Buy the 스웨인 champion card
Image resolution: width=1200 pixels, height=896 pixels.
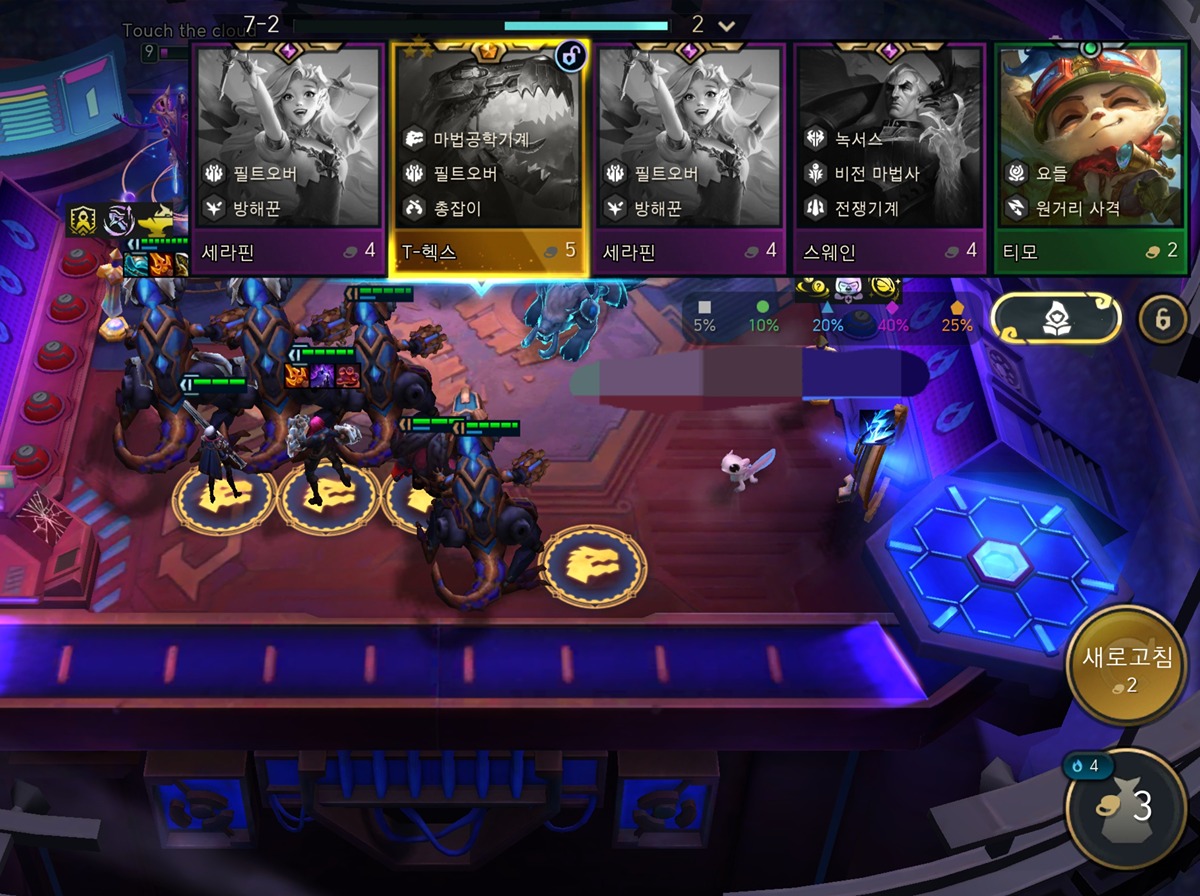(x=889, y=160)
